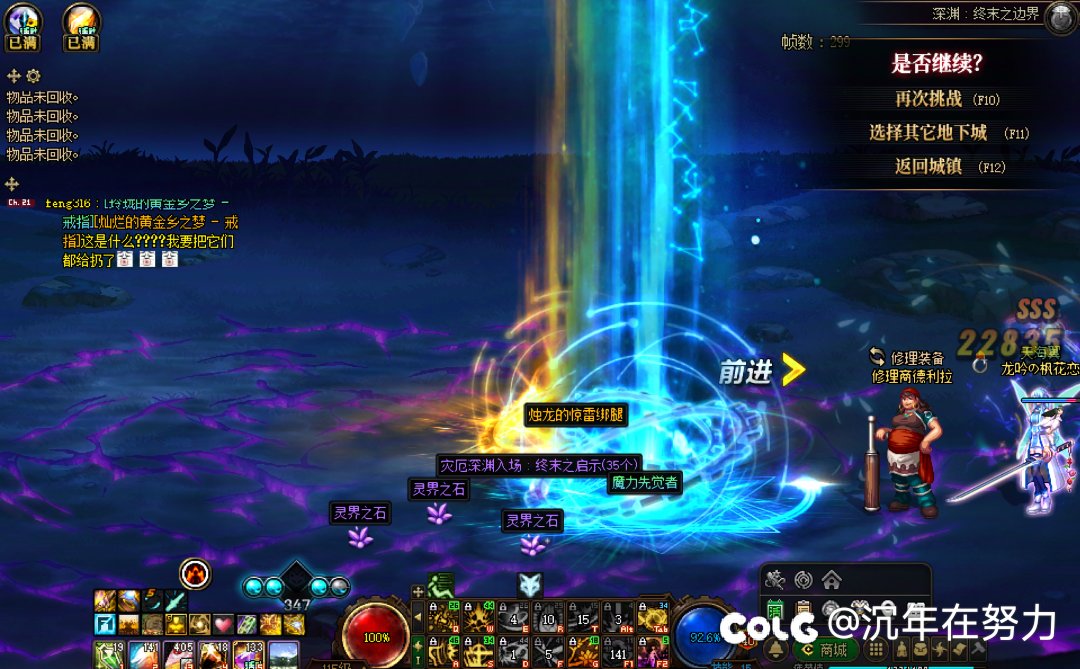The height and width of the screenshot is (669, 1080).
Task: Click the dungeon emblem beside 深渊：终末之边界
Action: click(x=1060, y=17)
